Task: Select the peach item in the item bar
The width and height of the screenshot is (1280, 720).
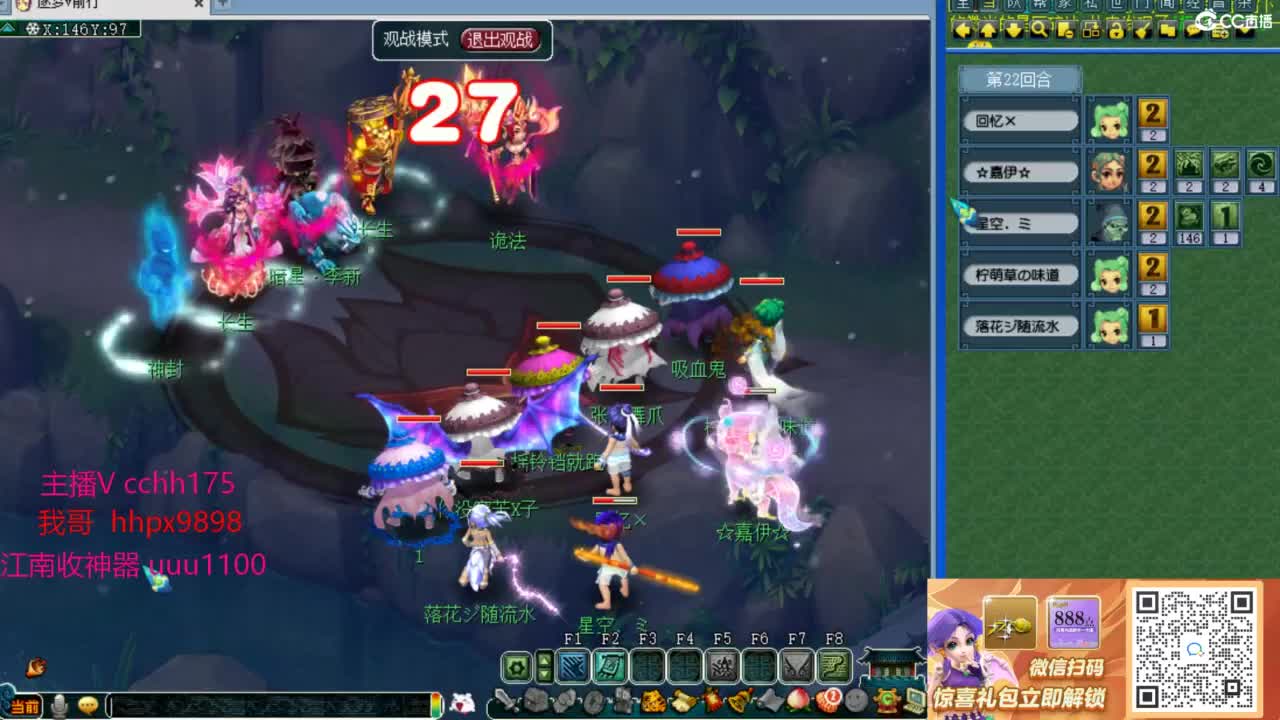Action: tap(798, 700)
